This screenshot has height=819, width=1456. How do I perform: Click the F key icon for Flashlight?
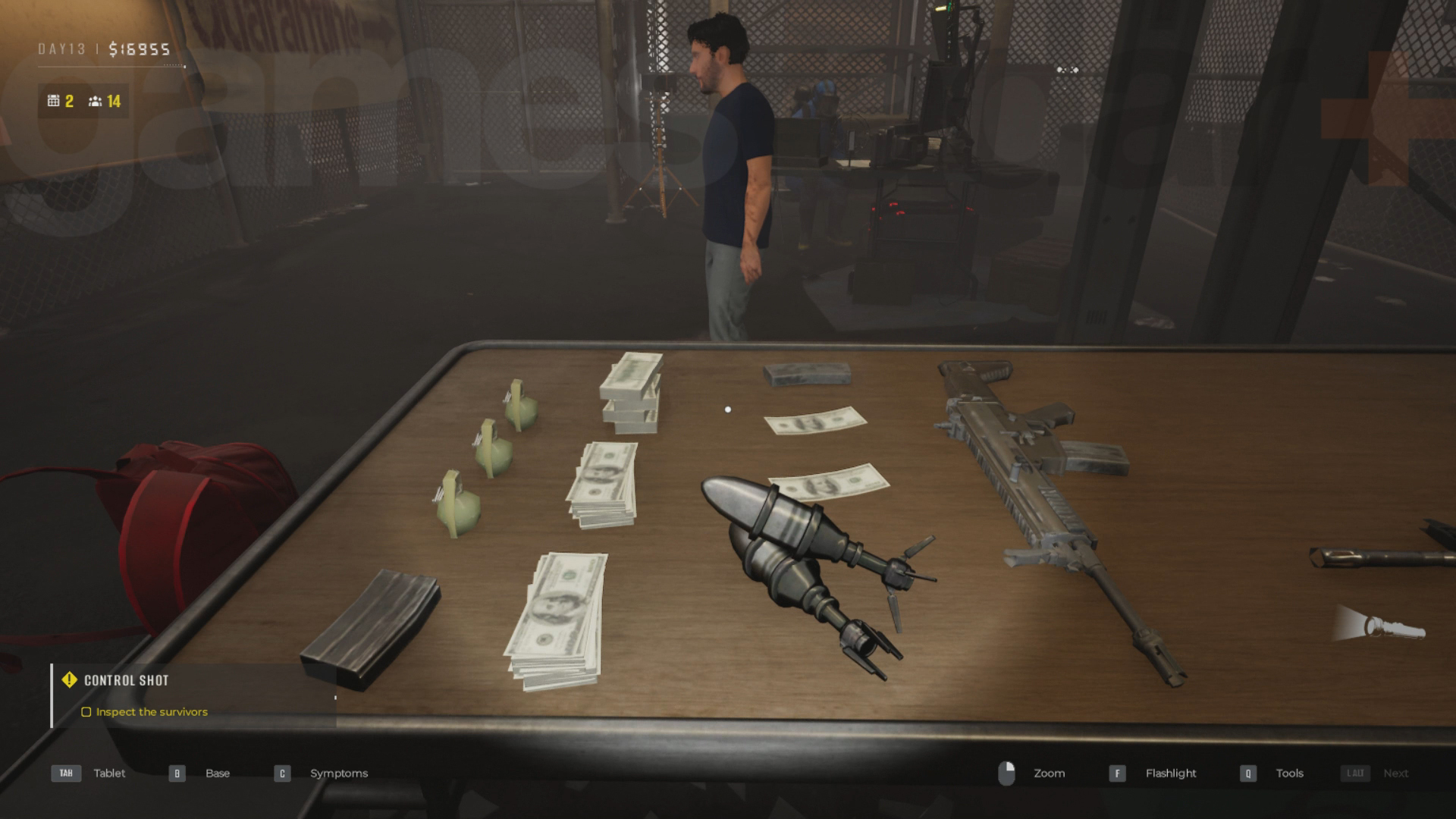pyautogui.click(x=1118, y=773)
